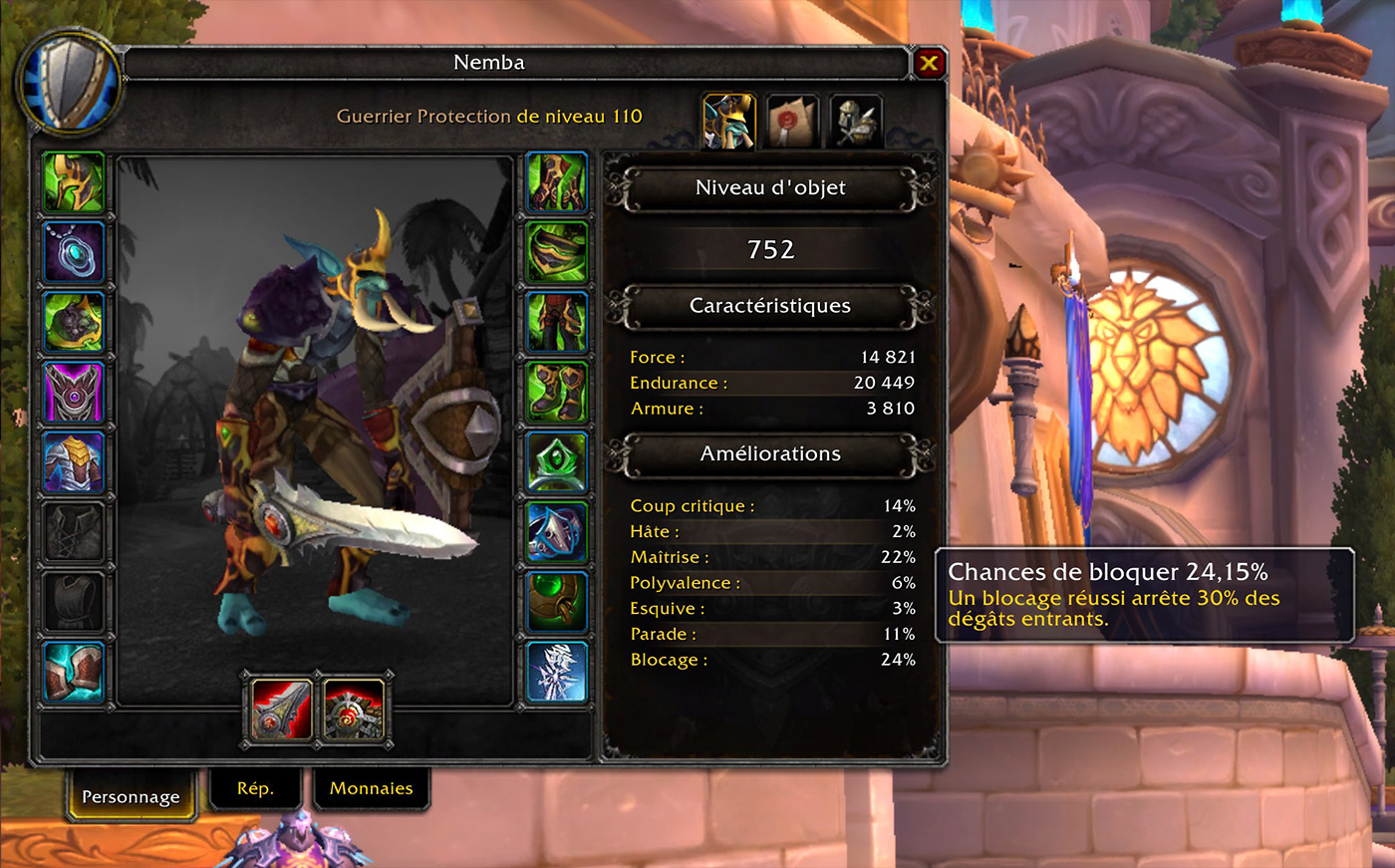Open the Rép. reputation tab
1395x868 pixels.
pos(255,788)
